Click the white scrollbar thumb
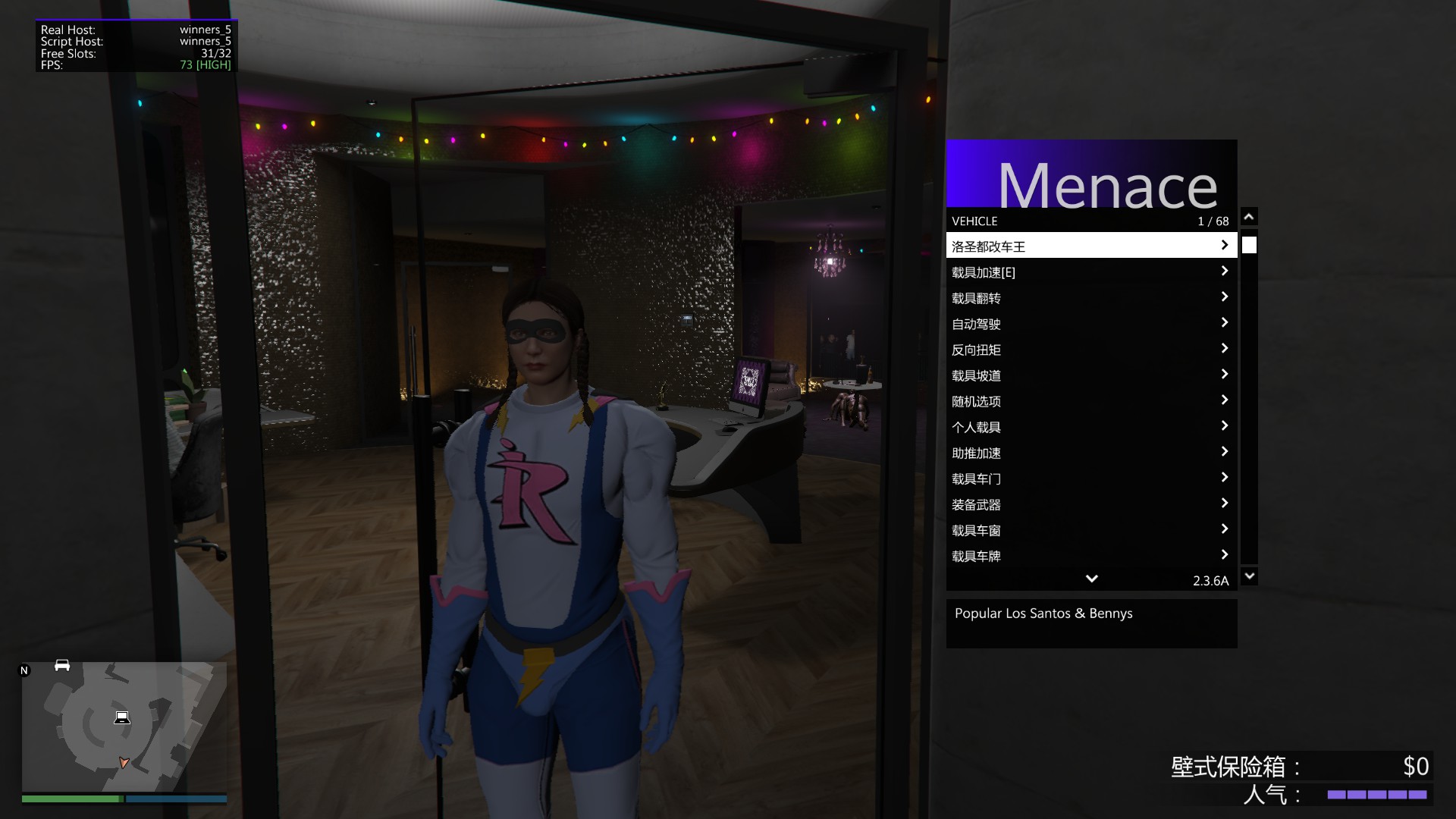Image resolution: width=1456 pixels, height=819 pixels. (1249, 245)
